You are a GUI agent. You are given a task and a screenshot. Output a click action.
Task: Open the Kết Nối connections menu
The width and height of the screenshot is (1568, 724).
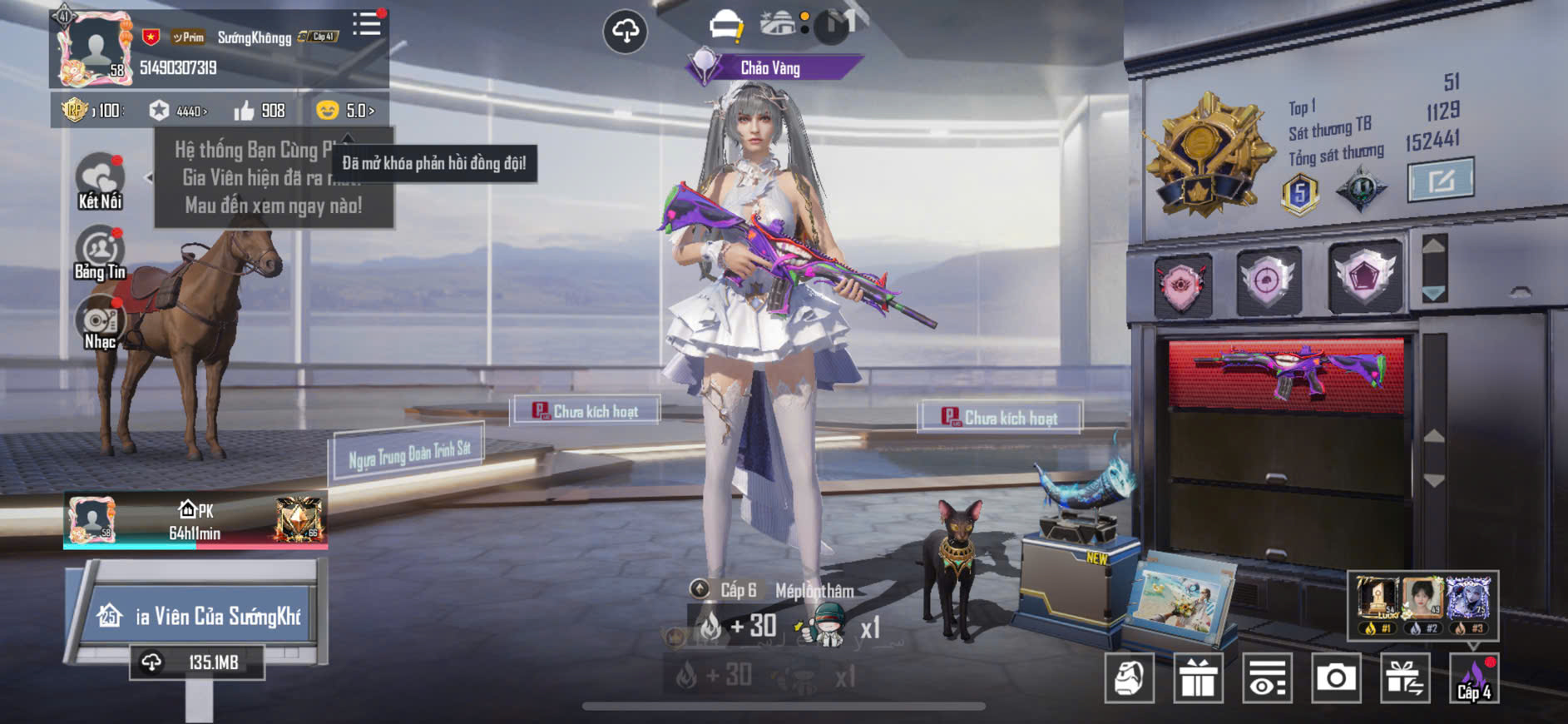point(100,180)
